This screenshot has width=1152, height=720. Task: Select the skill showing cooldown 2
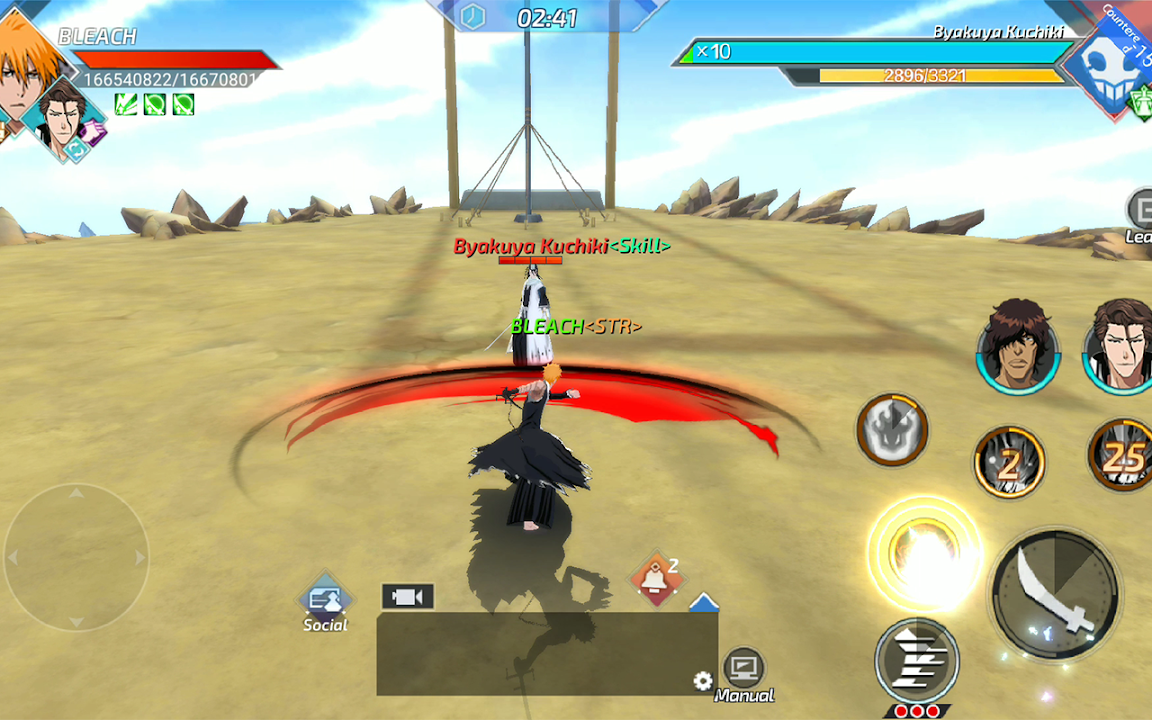[x=1010, y=462]
